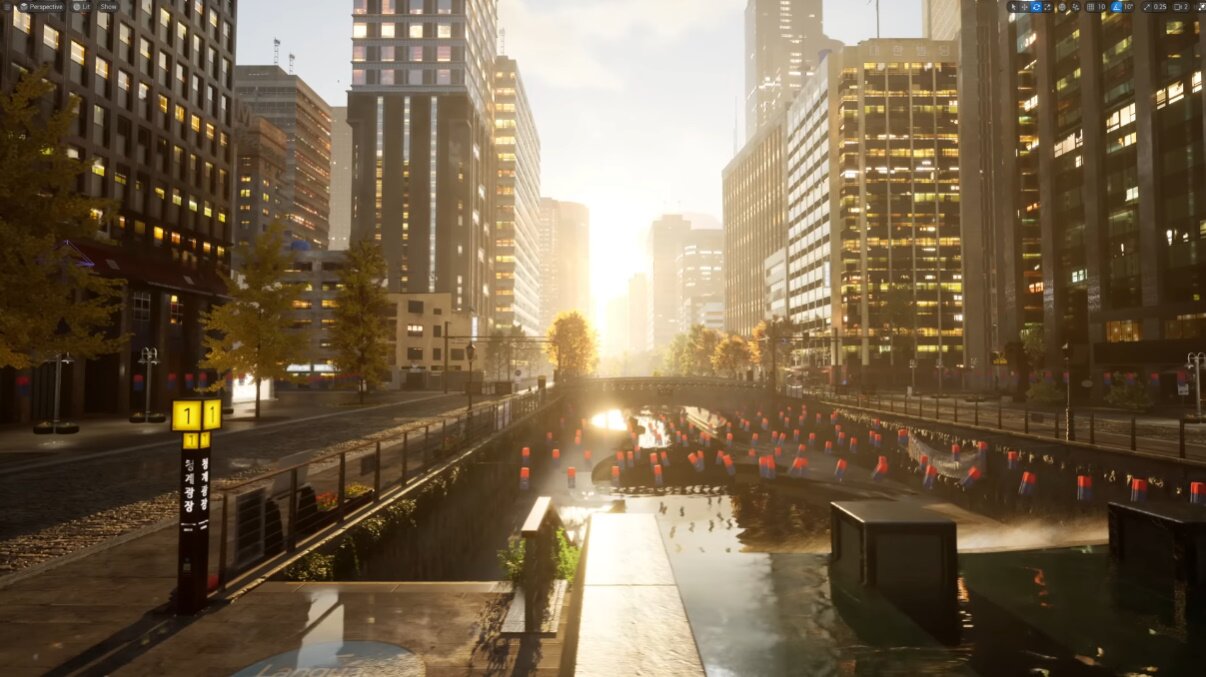Open the Lit view mode dropdown
1206x677 pixels.
coord(81,6)
